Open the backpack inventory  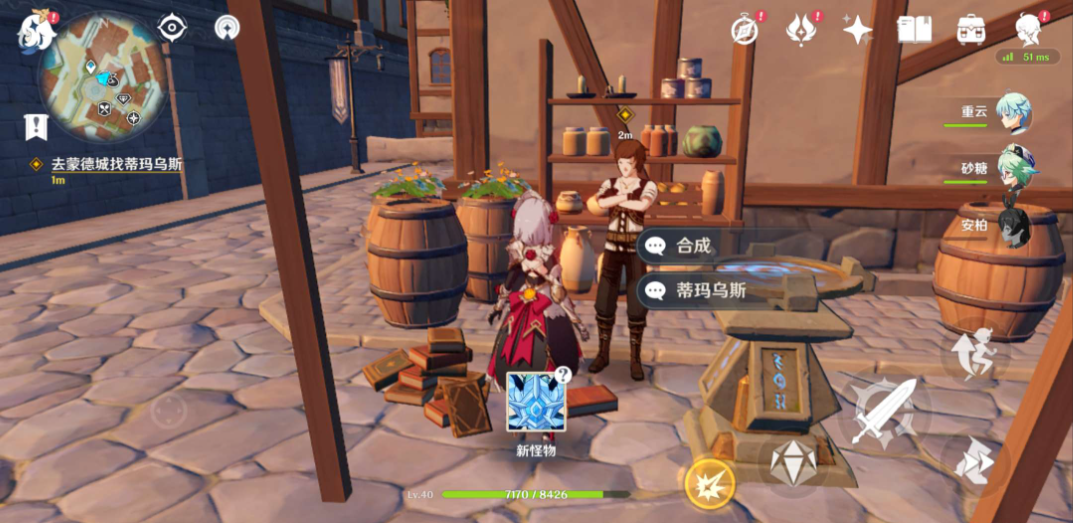click(971, 30)
